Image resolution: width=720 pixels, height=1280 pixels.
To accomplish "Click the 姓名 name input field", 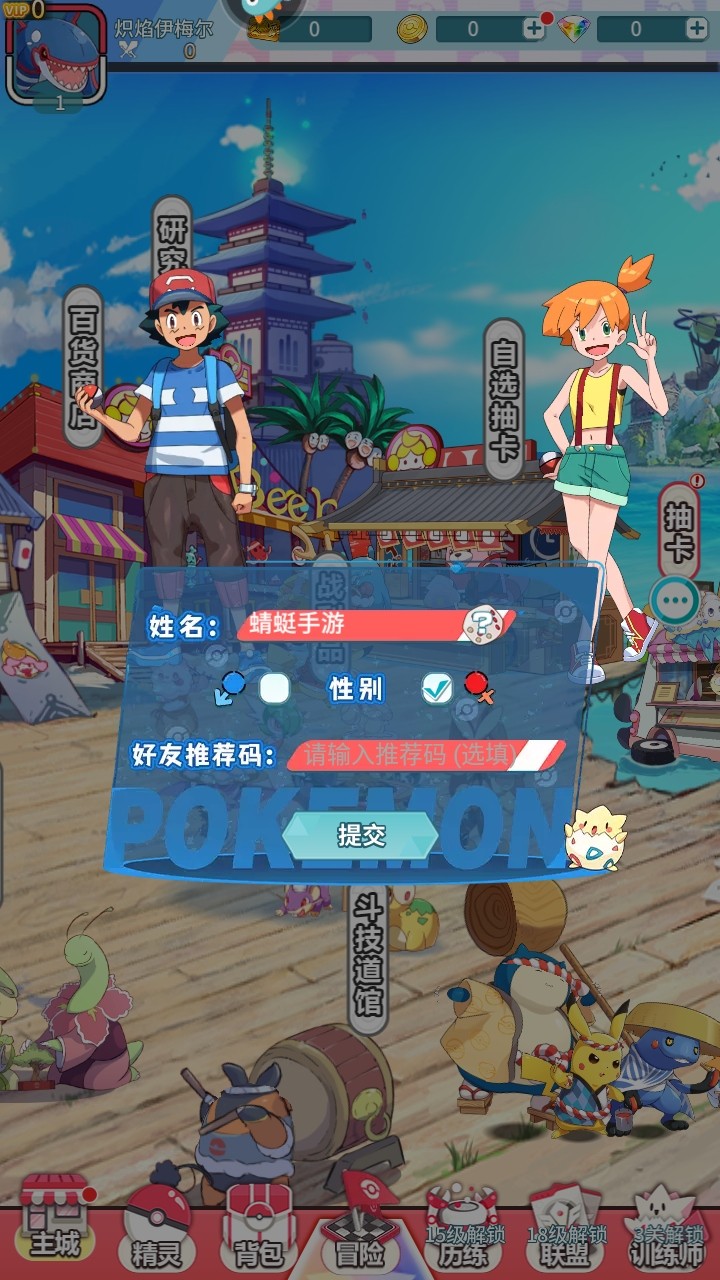I will coord(350,625).
